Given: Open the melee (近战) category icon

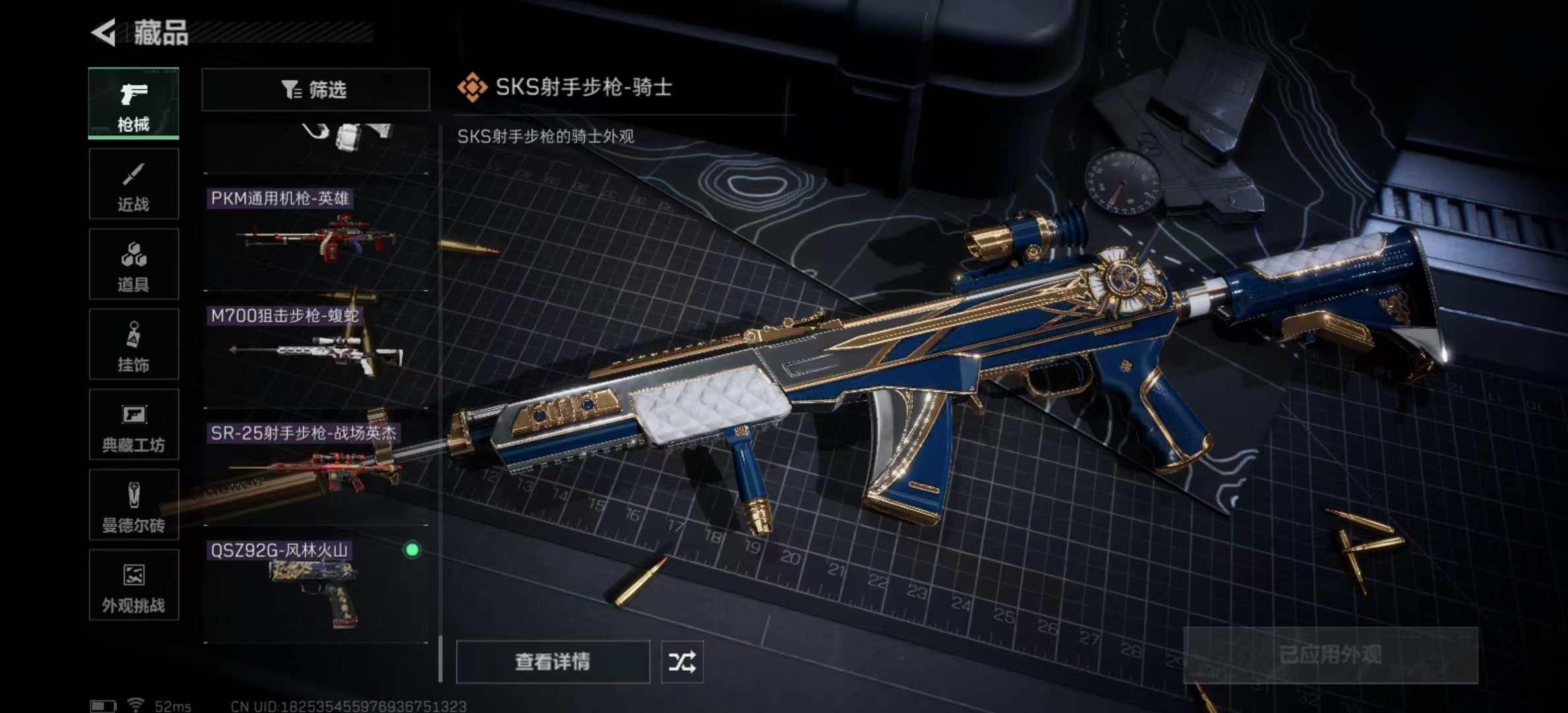Looking at the screenshot, I should coord(133,183).
